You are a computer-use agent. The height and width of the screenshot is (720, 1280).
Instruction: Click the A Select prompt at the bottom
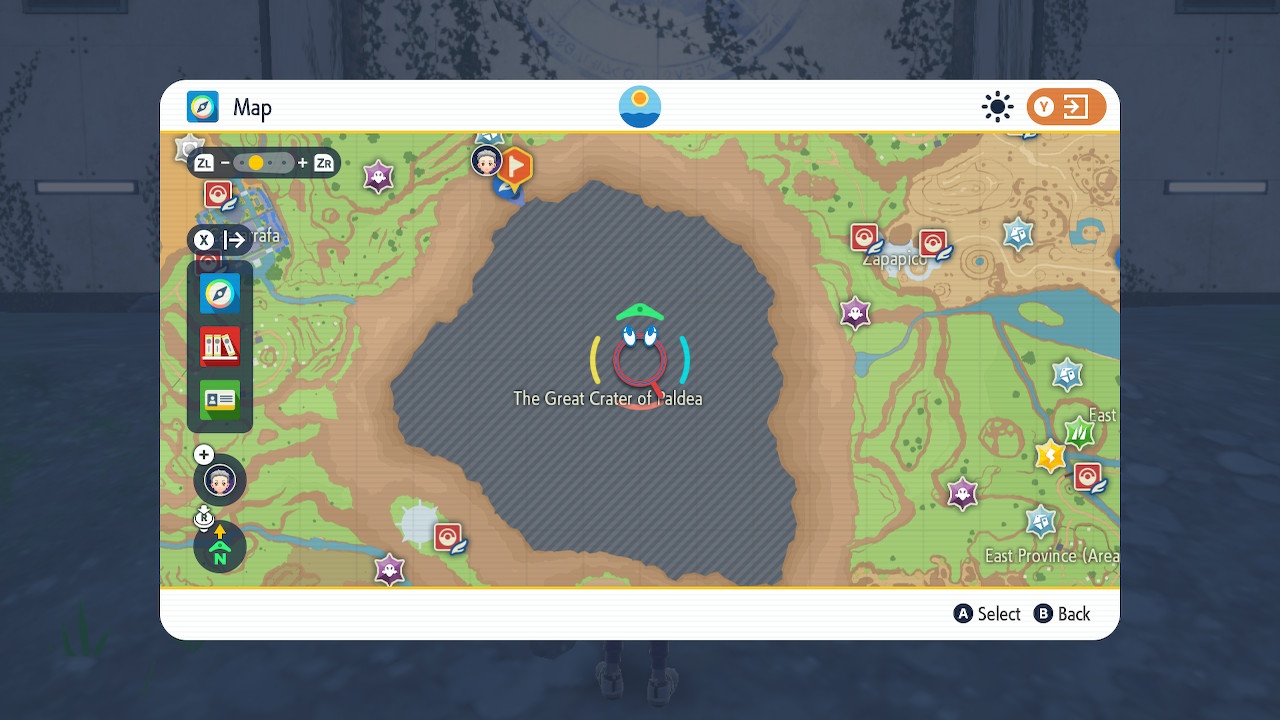[986, 614]
